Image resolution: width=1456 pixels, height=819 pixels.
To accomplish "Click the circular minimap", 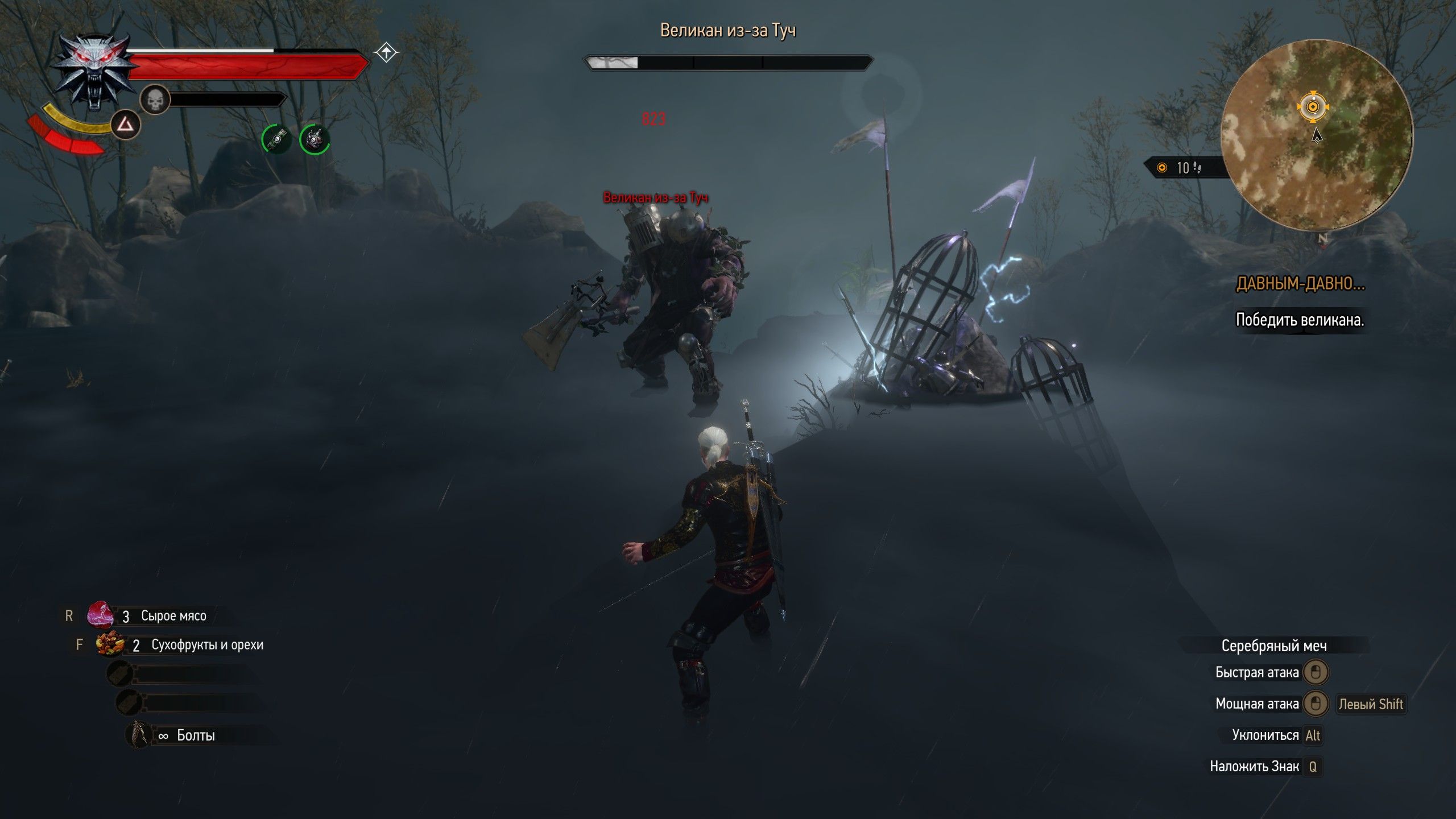I will tap(1316, 135).
